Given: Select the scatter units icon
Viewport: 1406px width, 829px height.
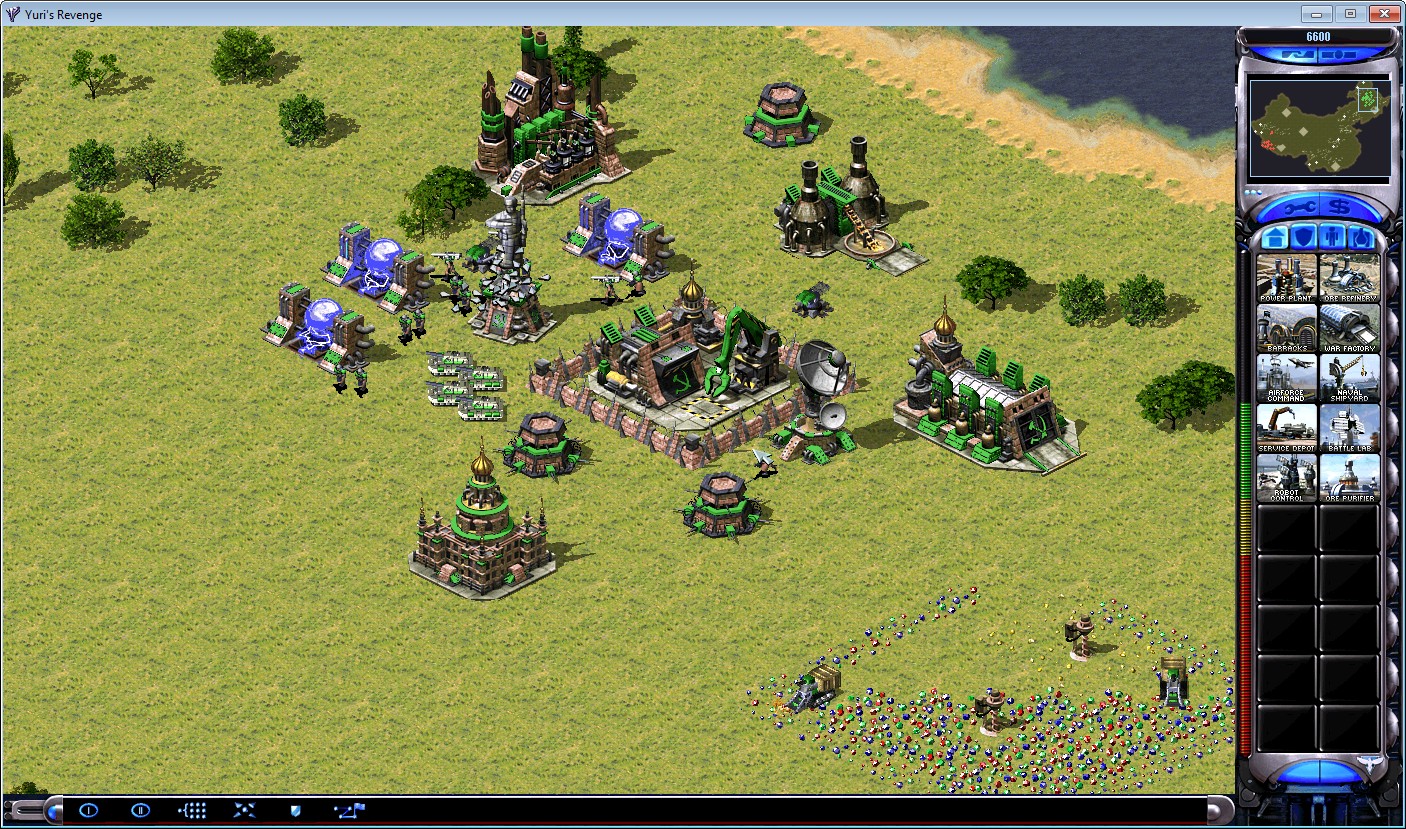Looking at the screenshot, I should coord(244,810).
